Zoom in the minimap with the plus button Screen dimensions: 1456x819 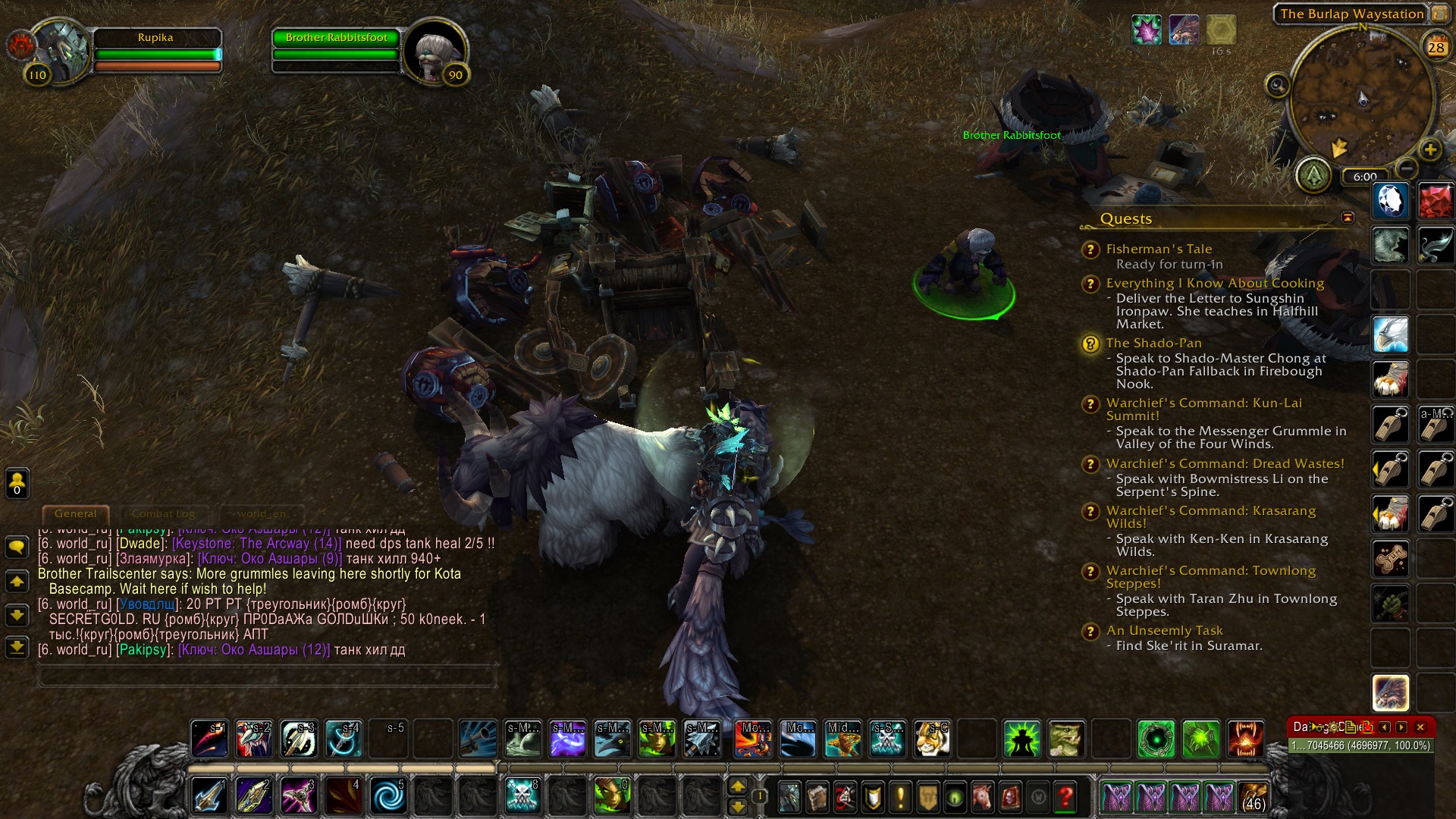point(1429,150)
